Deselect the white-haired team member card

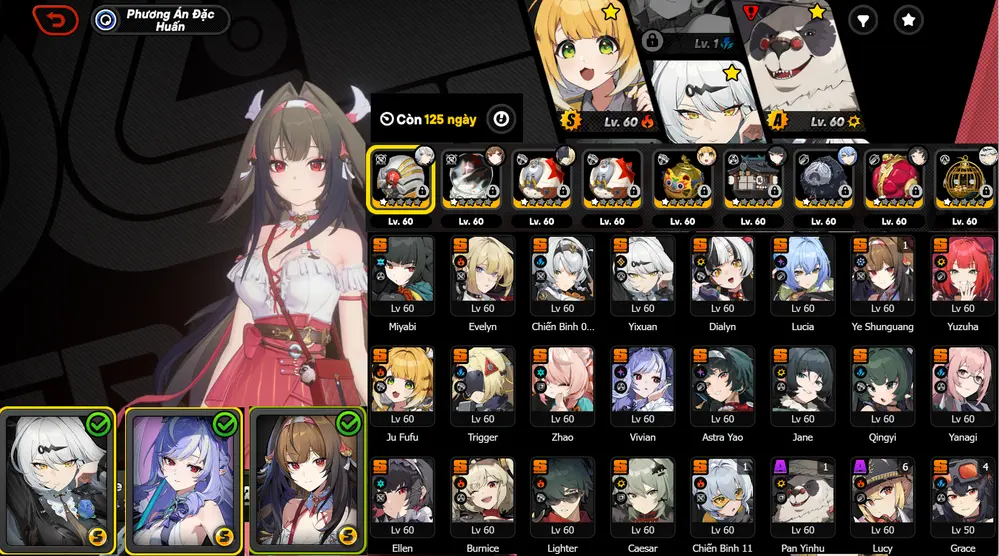(x=59, y=480)
